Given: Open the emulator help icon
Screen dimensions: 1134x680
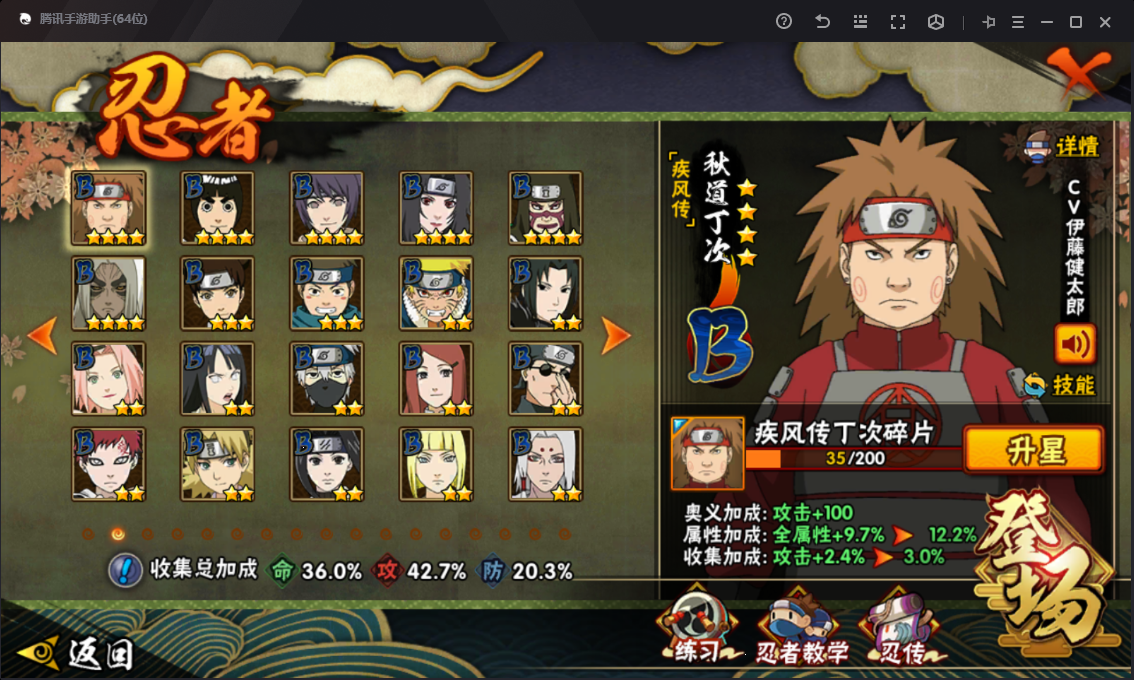Looking at the screenshot, I should pyautogui.click(x=784, y=22).
